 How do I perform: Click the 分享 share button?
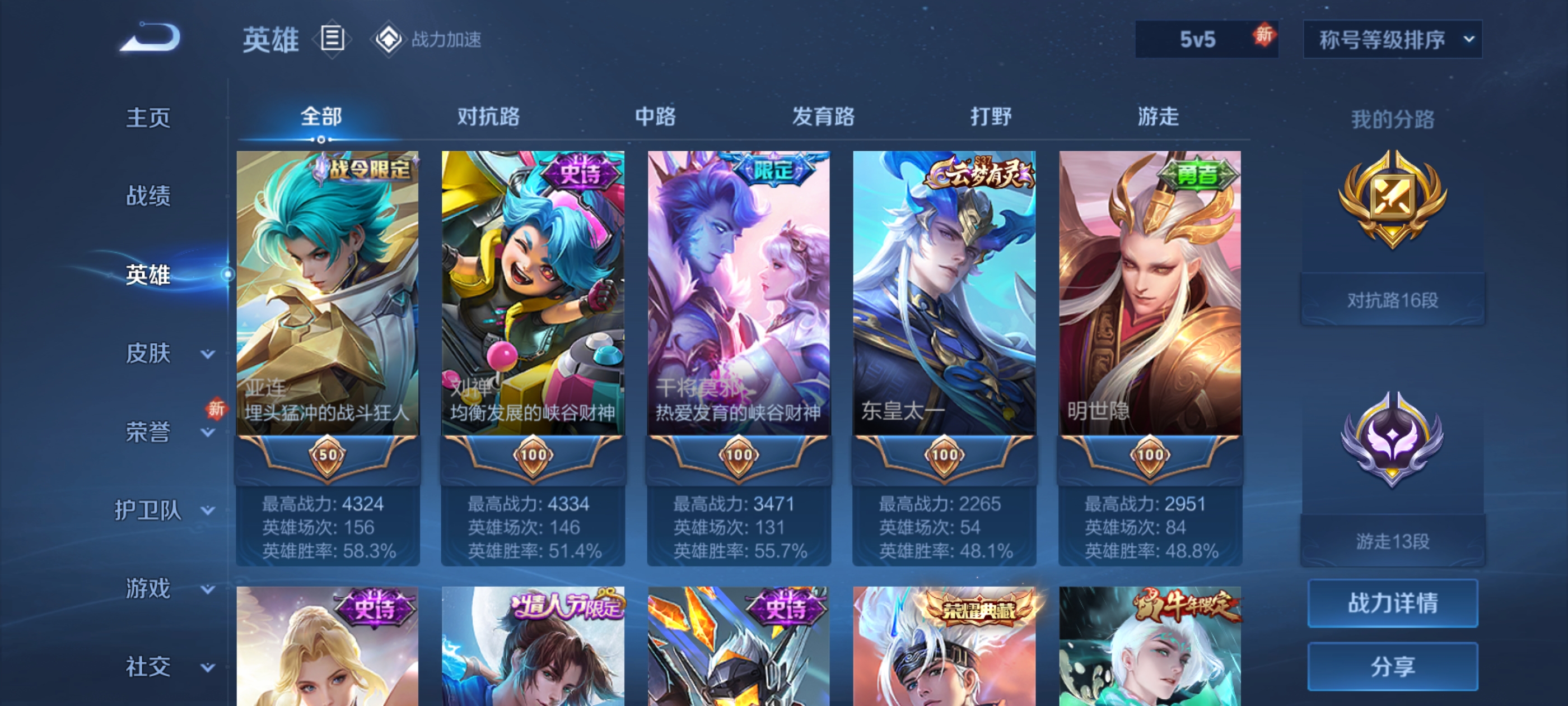pyautogui.click(x=1392, y=666)
